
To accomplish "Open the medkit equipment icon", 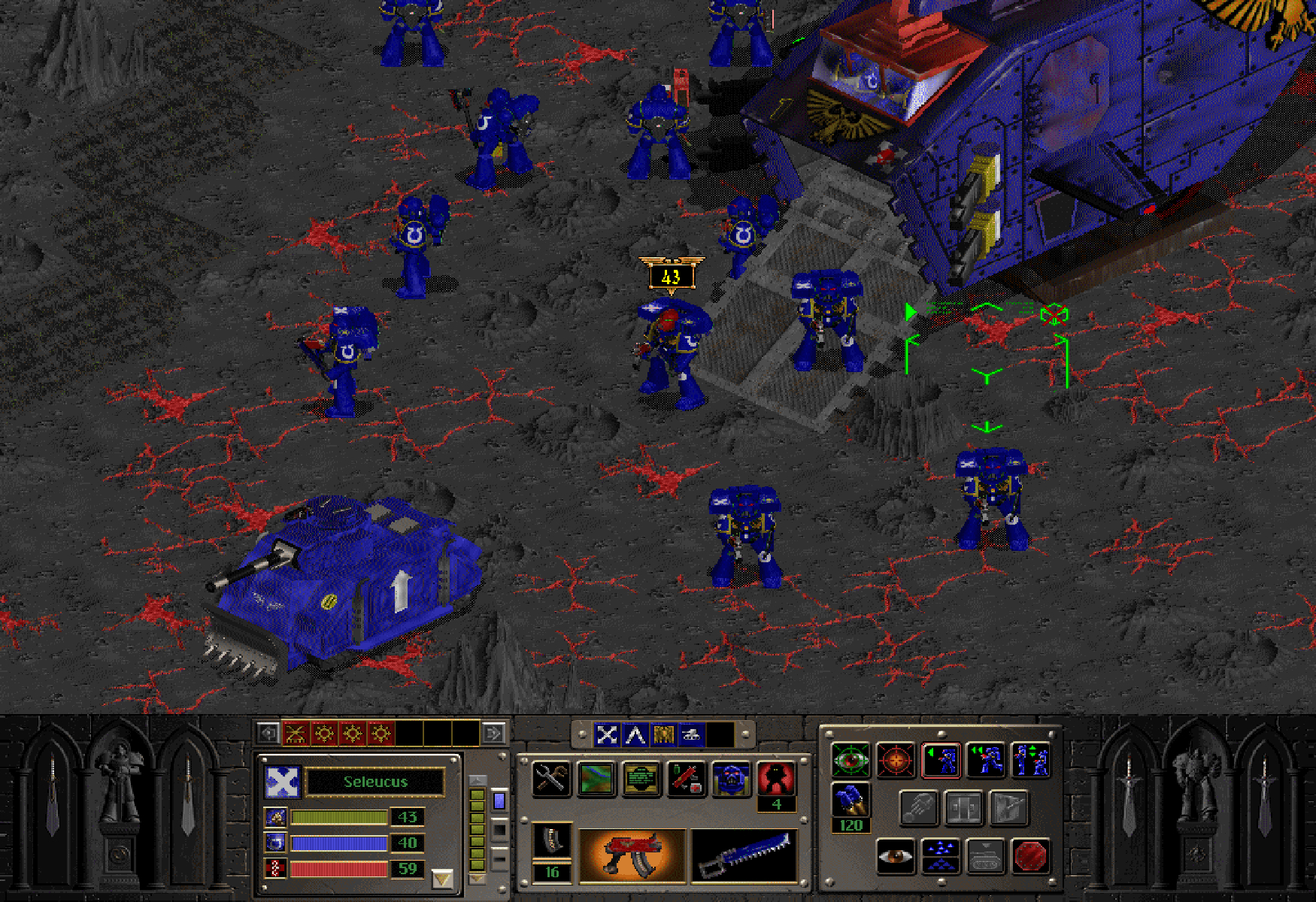I will click(x=688, y=779).
